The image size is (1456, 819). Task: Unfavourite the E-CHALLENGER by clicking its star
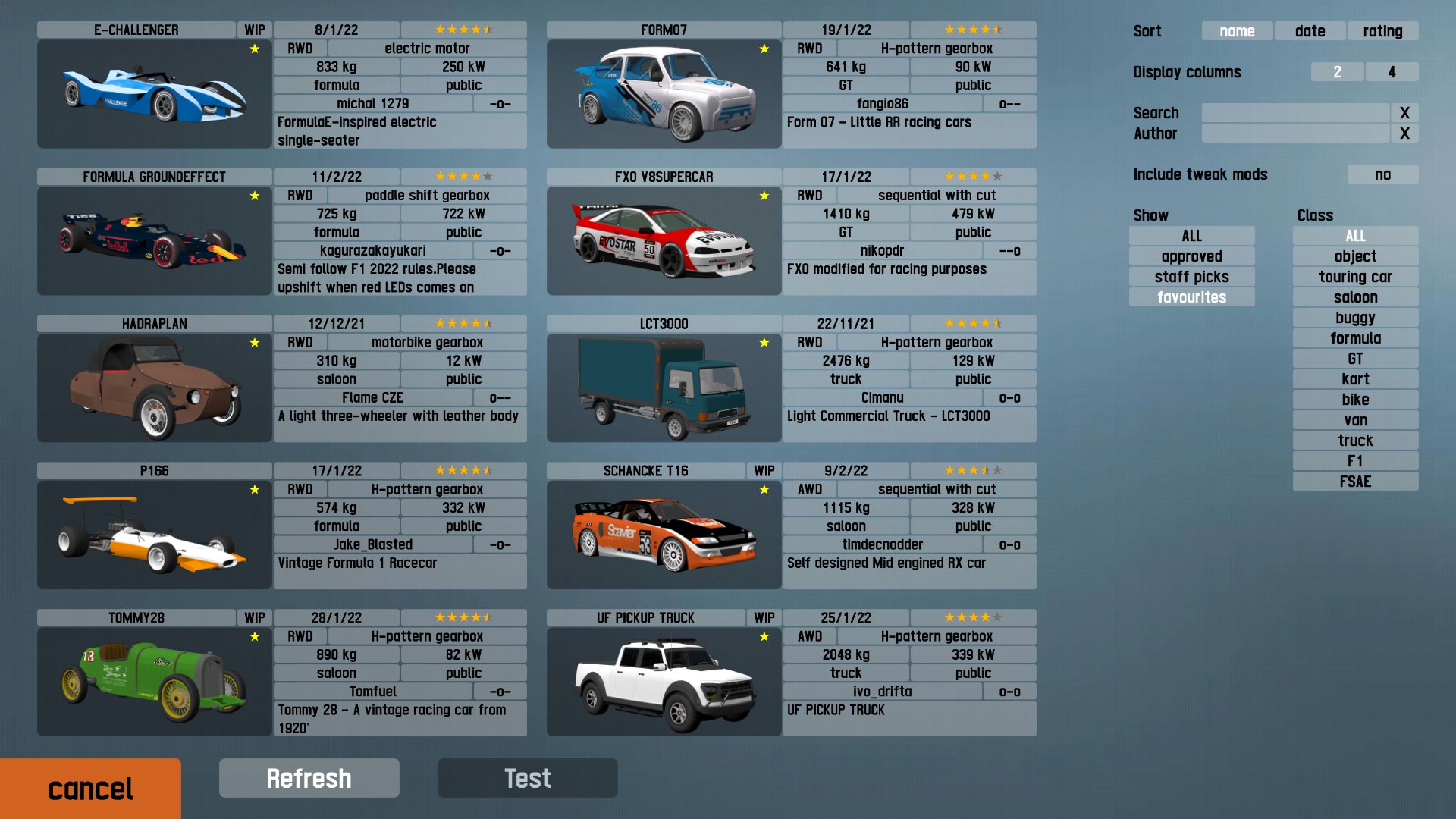253,49
